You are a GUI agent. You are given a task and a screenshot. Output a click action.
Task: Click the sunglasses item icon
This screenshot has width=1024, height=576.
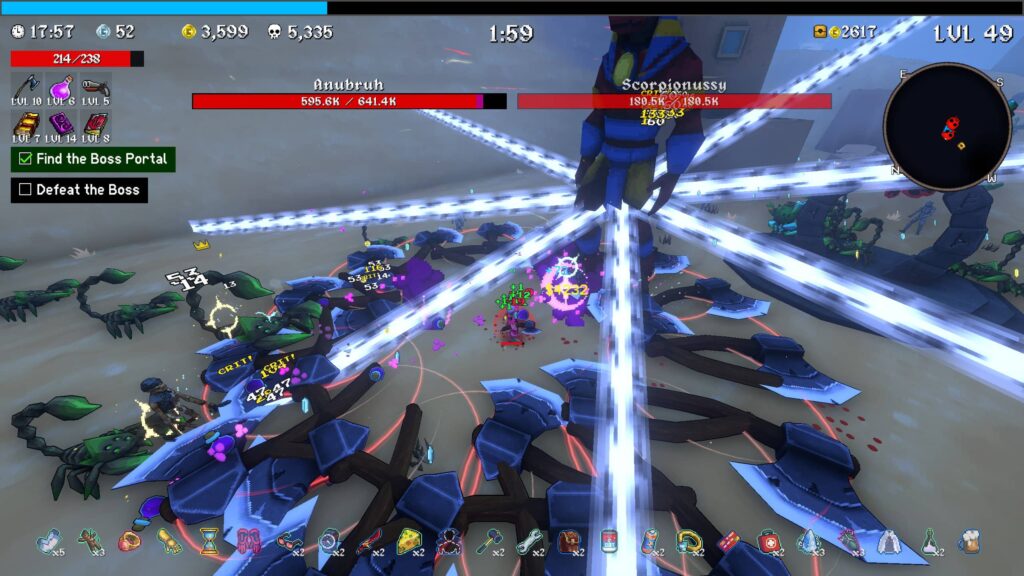click(x=289, y=541)
